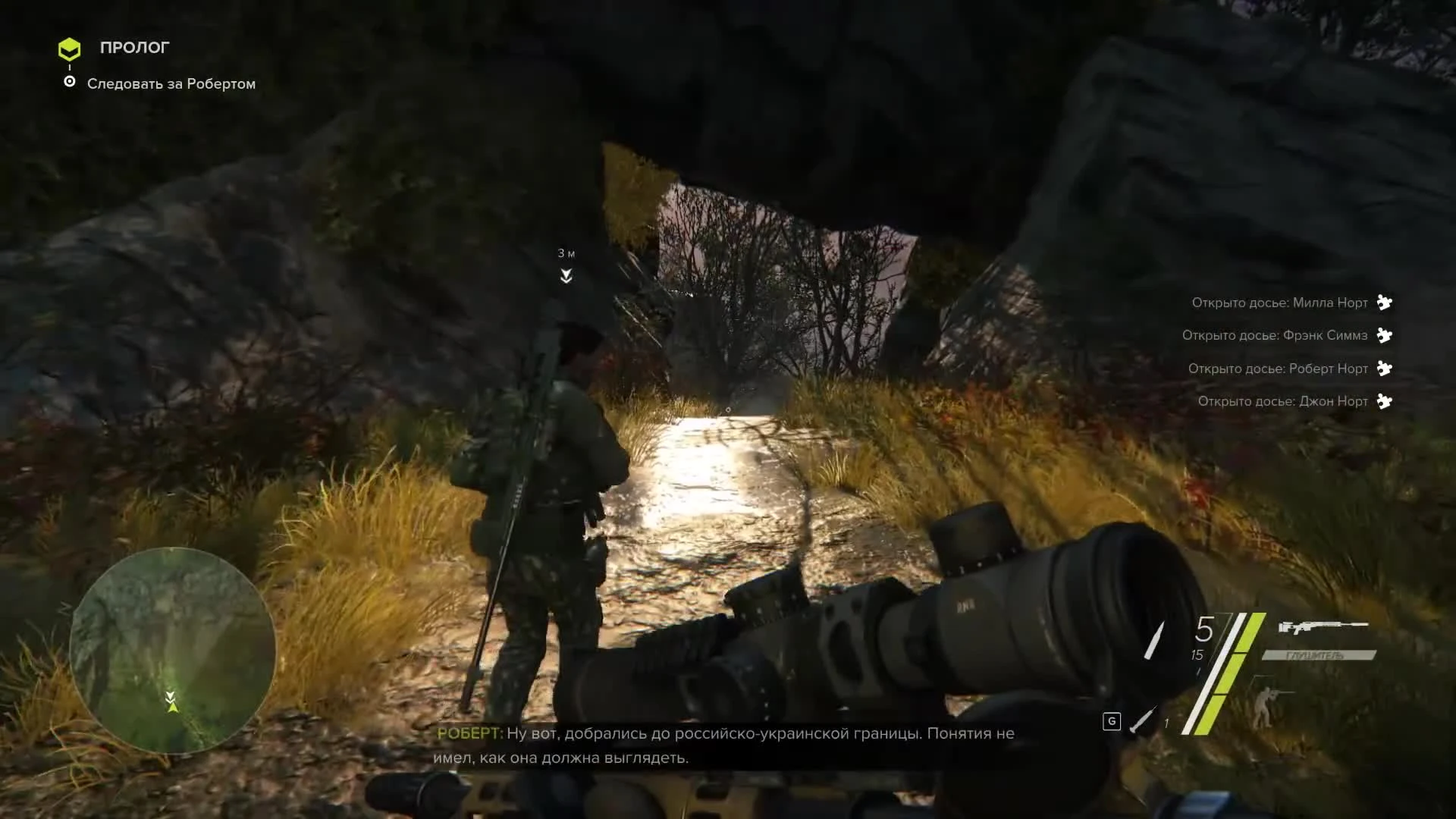Click the puzzle piece icon next to Милла Норт
1456x819 pixels.
click(x=1385, y=303)
